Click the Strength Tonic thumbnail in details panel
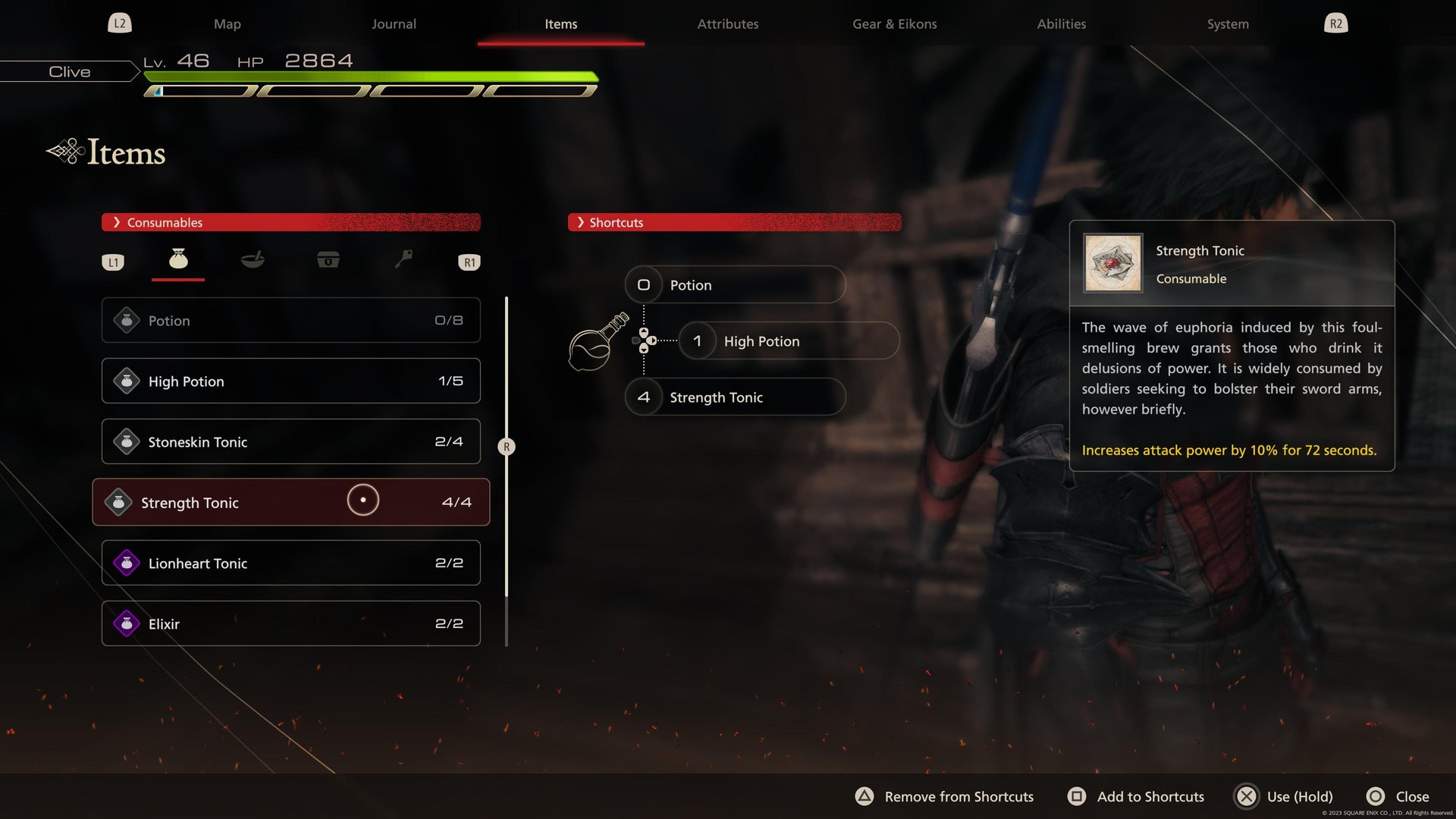 [x=1112, y=263]
